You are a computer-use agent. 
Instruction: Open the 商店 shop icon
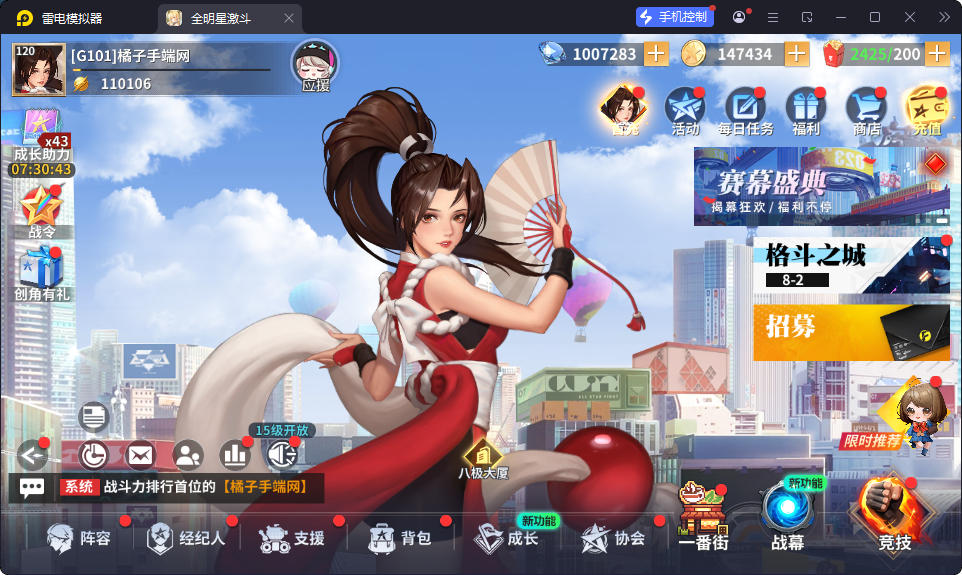[x=866, y=110]
